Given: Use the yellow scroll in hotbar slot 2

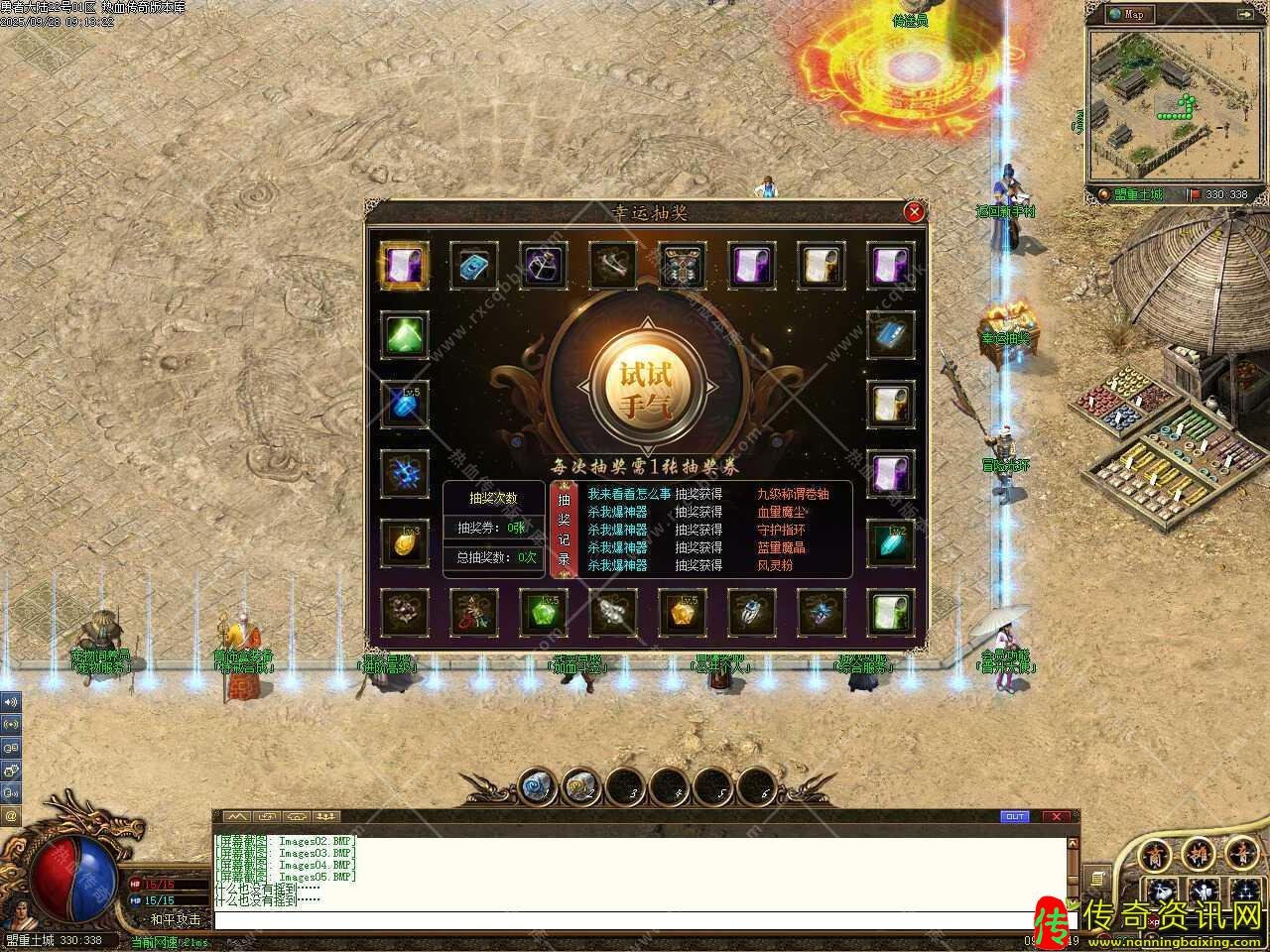Looking at the screenshot, I should point(579,788).
